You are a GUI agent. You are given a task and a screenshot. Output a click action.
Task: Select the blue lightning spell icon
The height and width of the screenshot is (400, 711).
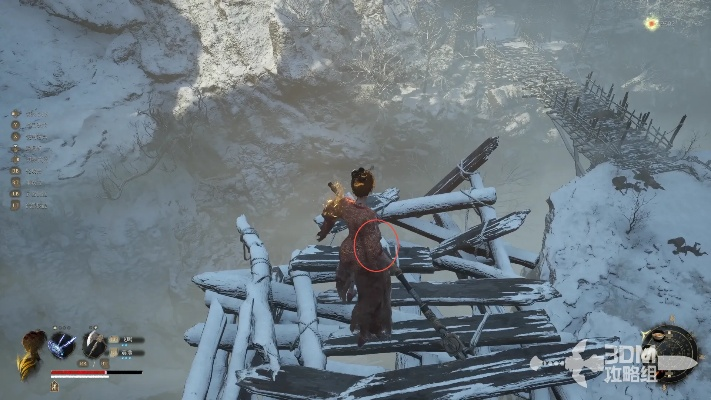pos(62,345)
